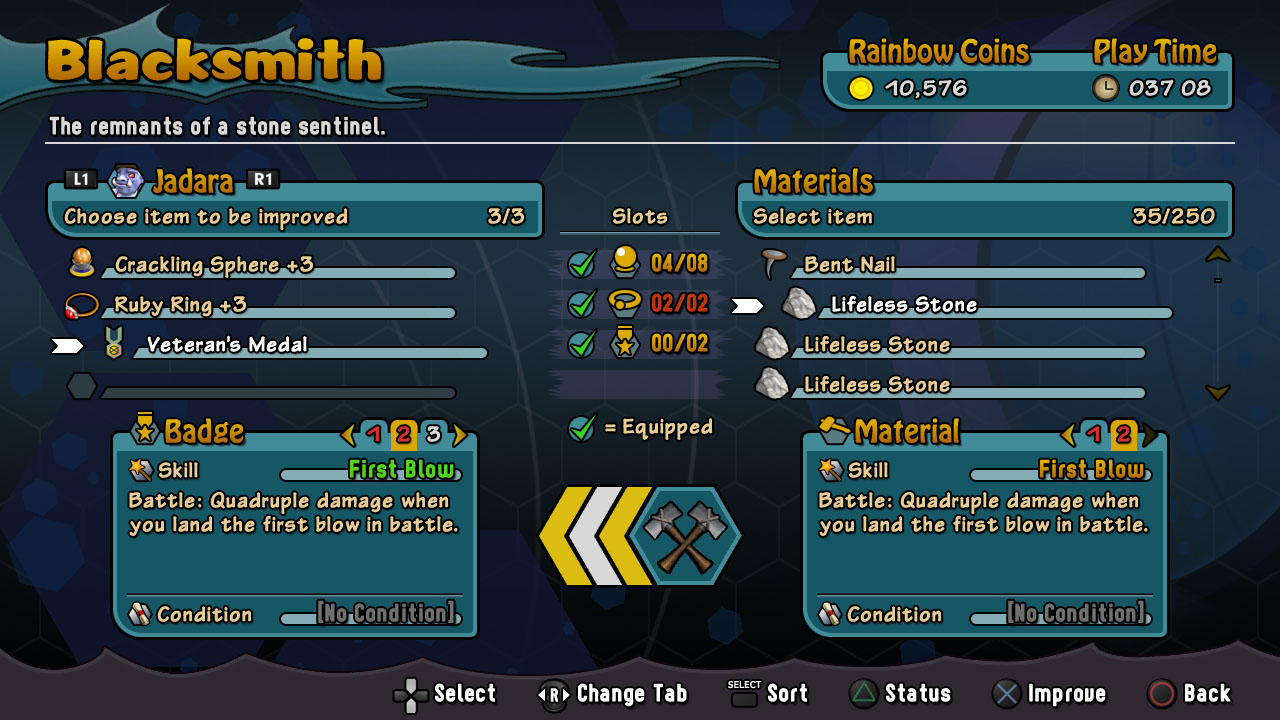The height and width of the screenshot is (720, 1280).
Task: Choose Ruby Ring +3 for improvement
Action: pos(180,305)
